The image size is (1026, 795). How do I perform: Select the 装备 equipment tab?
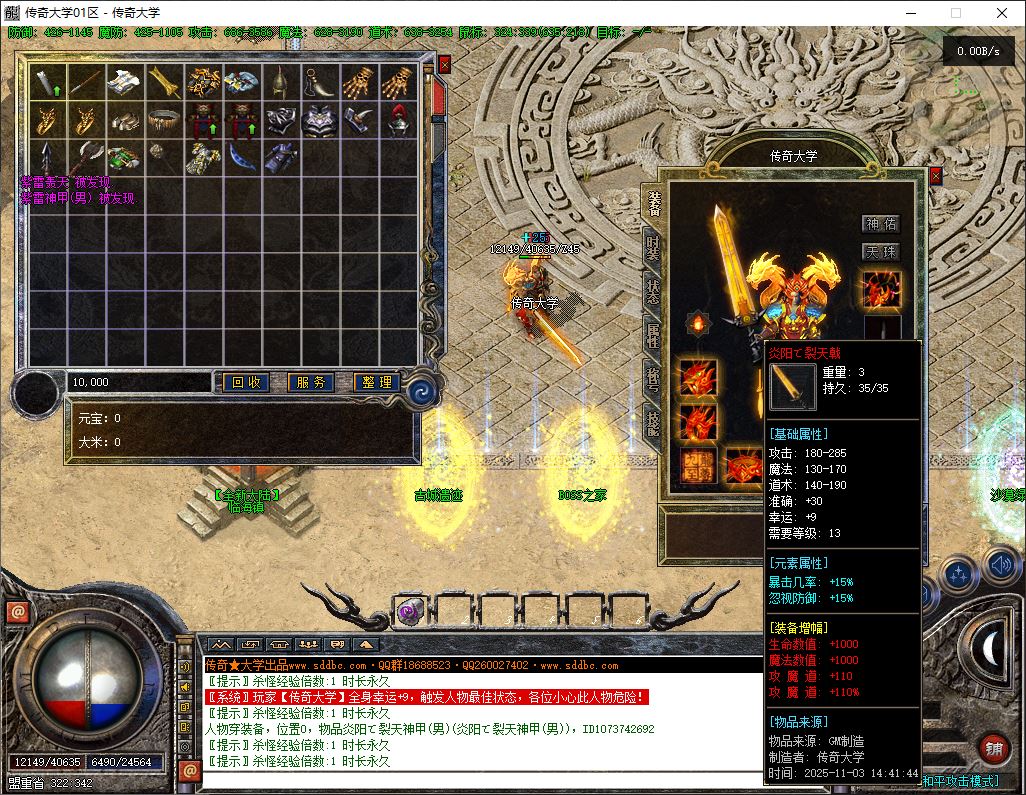[652, 203]
